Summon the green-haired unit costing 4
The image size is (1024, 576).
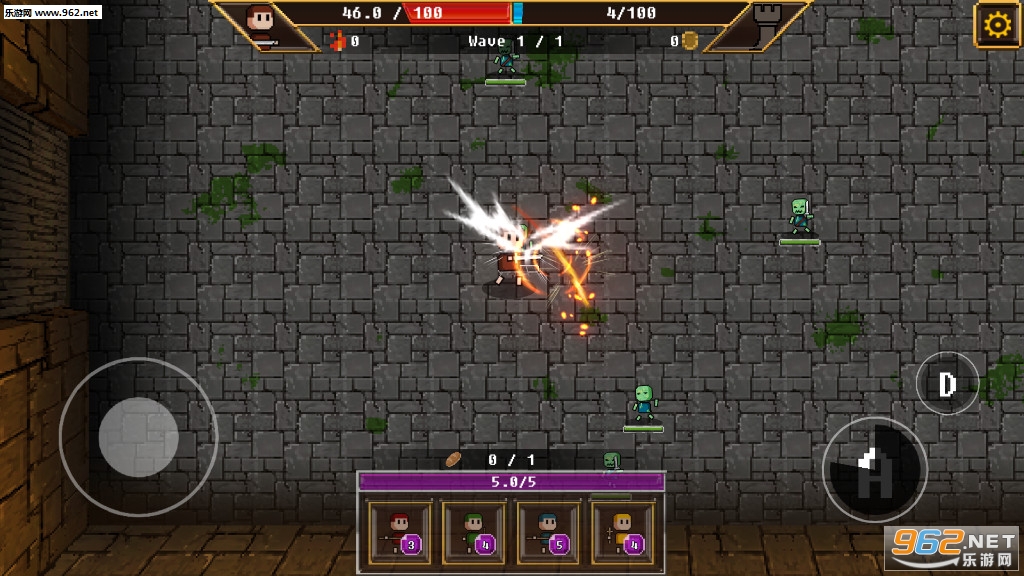(x=474, y=532)
